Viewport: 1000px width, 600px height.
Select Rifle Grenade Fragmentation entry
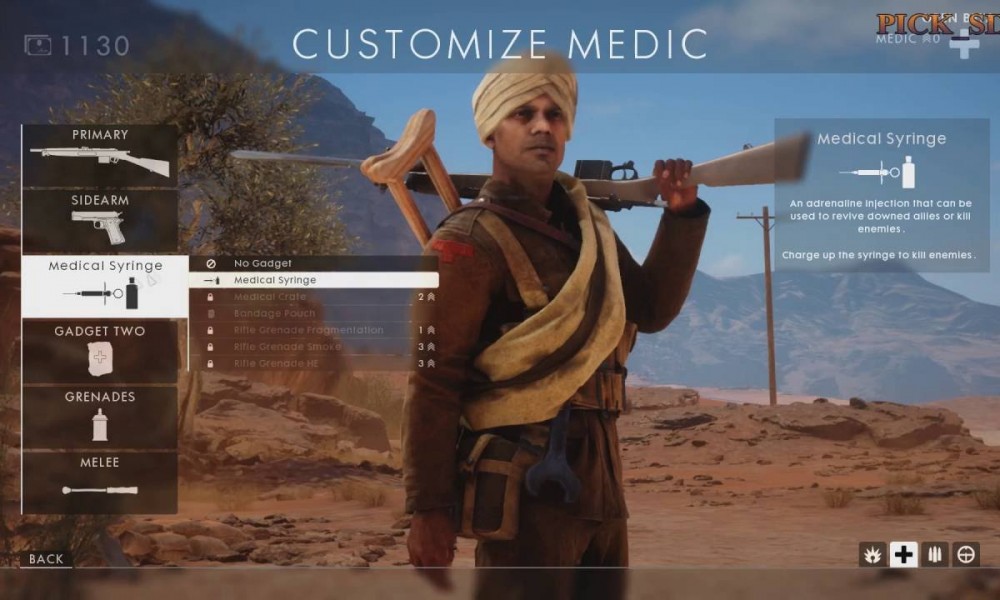coord(313,330)
